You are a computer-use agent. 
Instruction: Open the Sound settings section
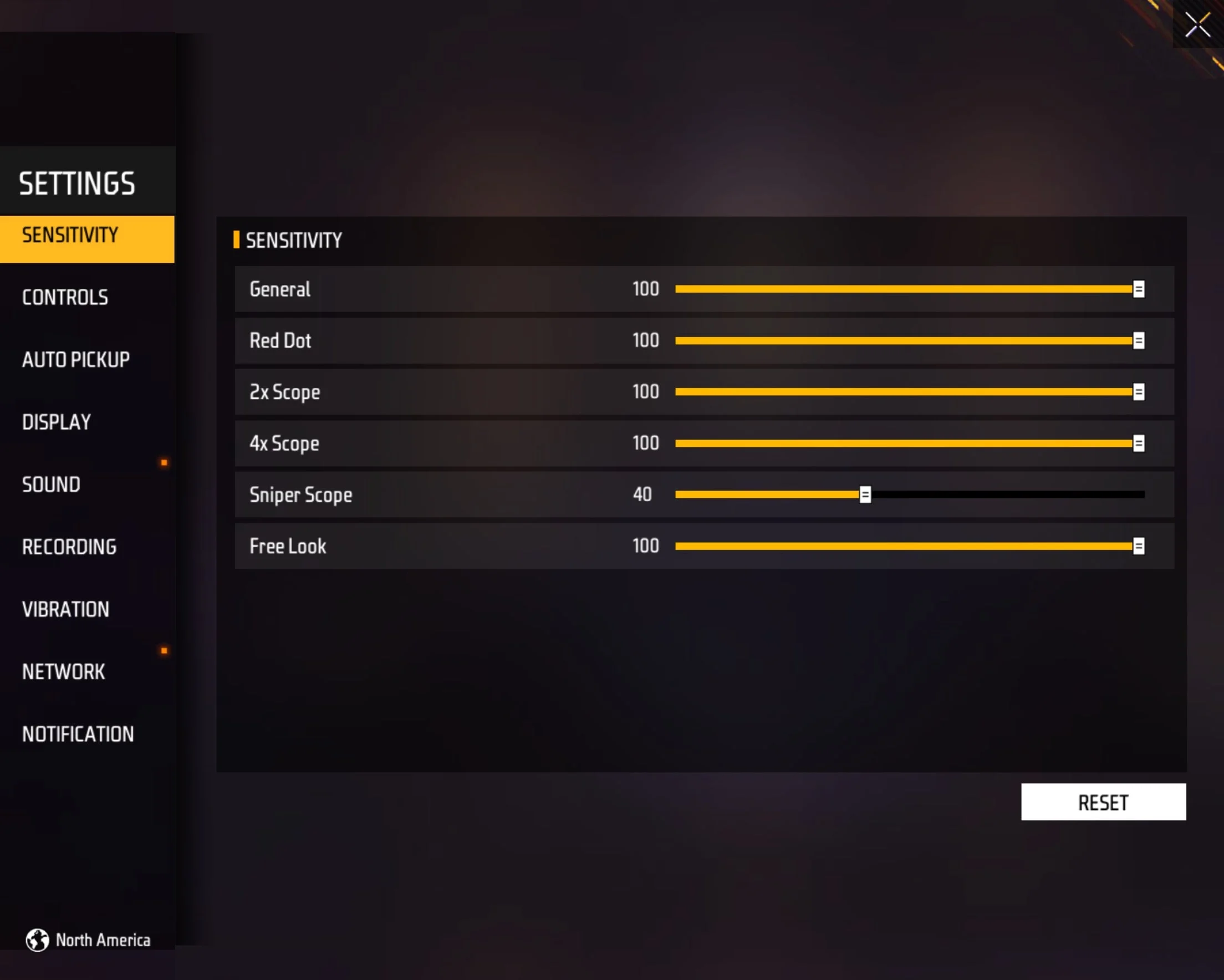[x=51, y=484]
